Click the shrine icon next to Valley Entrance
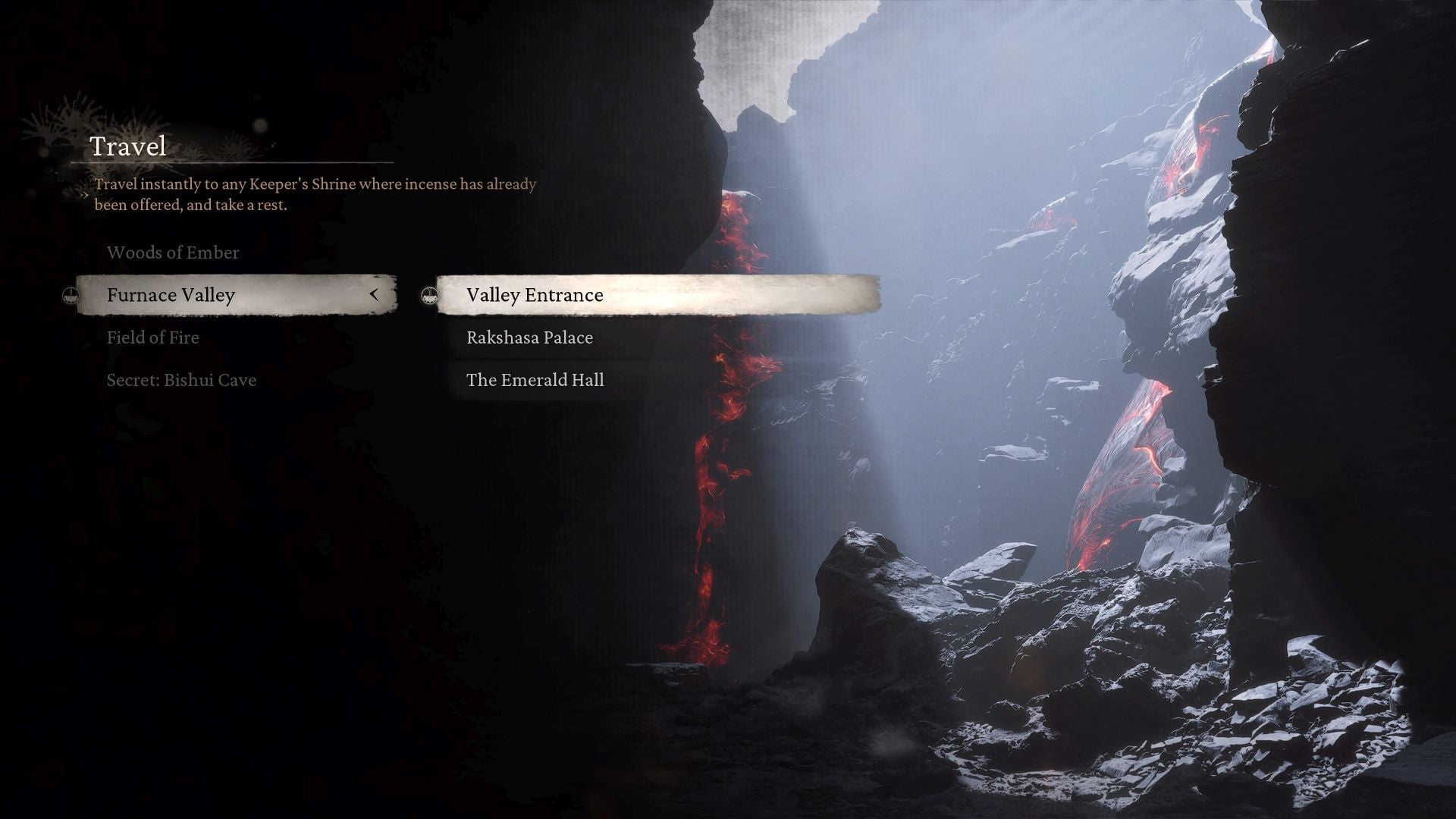Screen dimensions: 1456x819 [x=430, y=296]
